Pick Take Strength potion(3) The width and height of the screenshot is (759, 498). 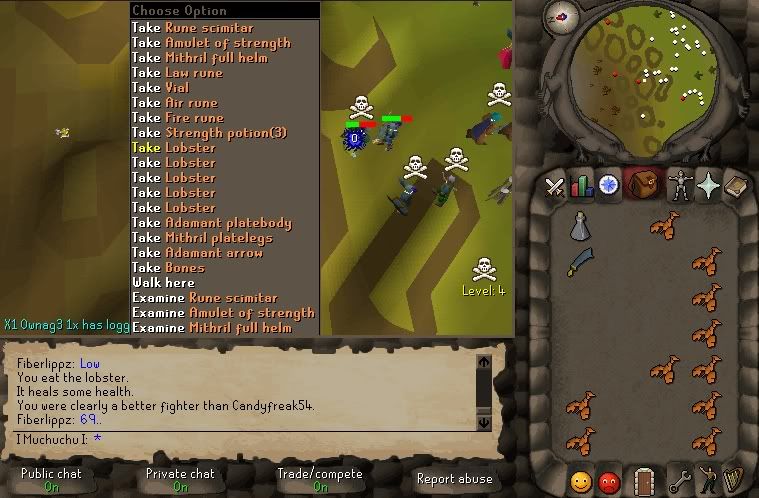(210, 133)
